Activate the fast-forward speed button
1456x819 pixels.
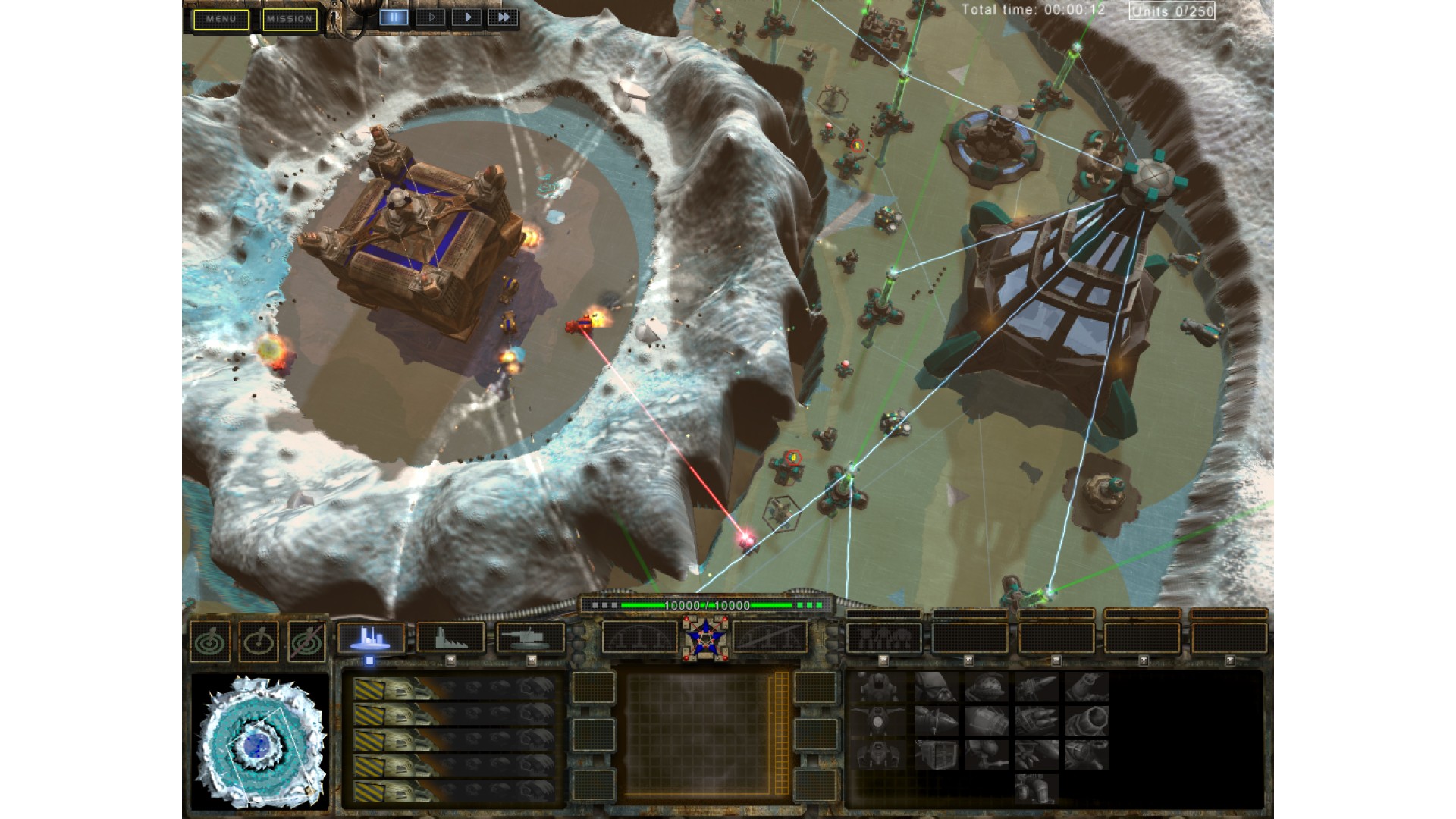pos(503,17)
